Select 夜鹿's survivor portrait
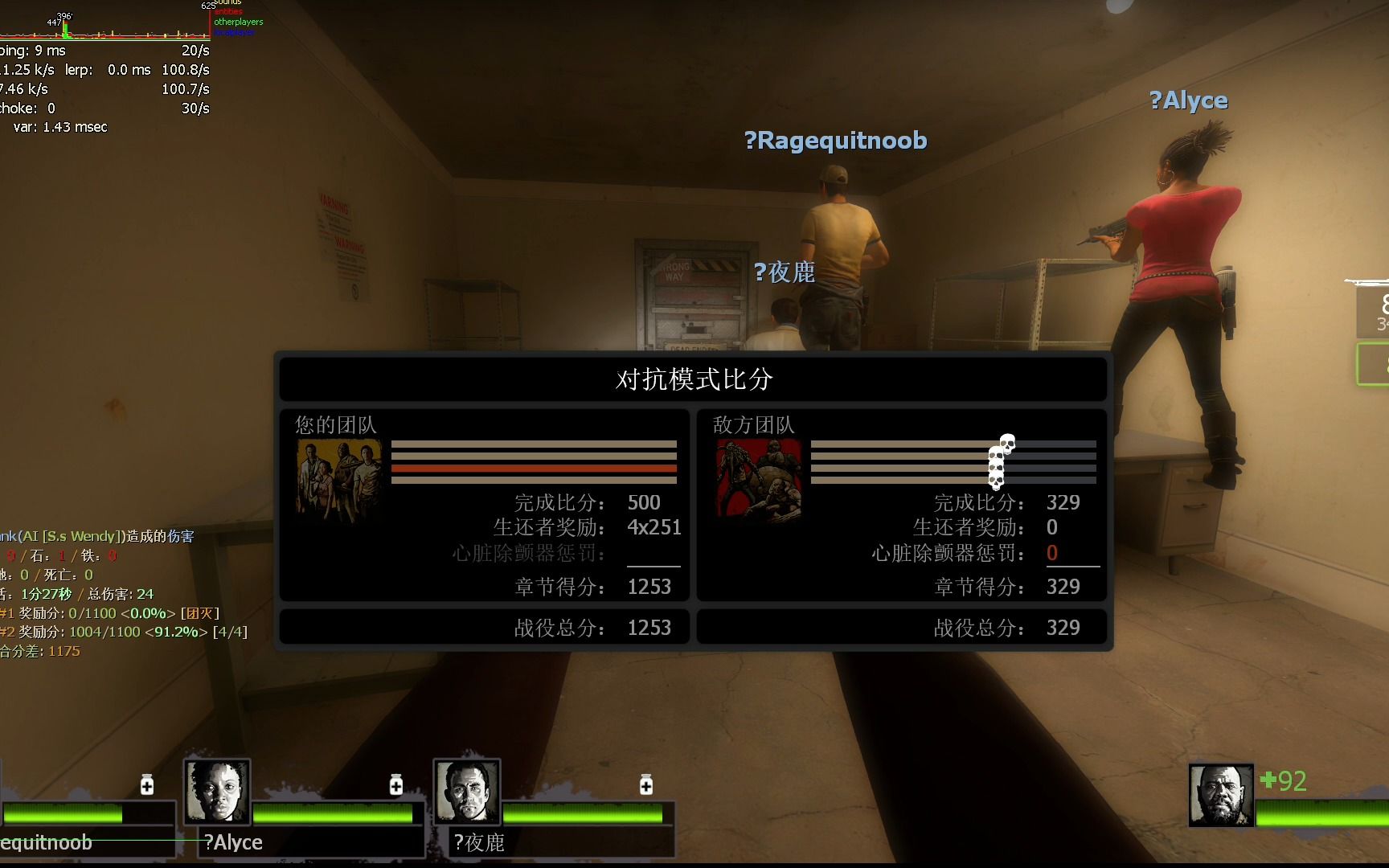Viewport: 1389px width, 868px height. pos(467,792)
